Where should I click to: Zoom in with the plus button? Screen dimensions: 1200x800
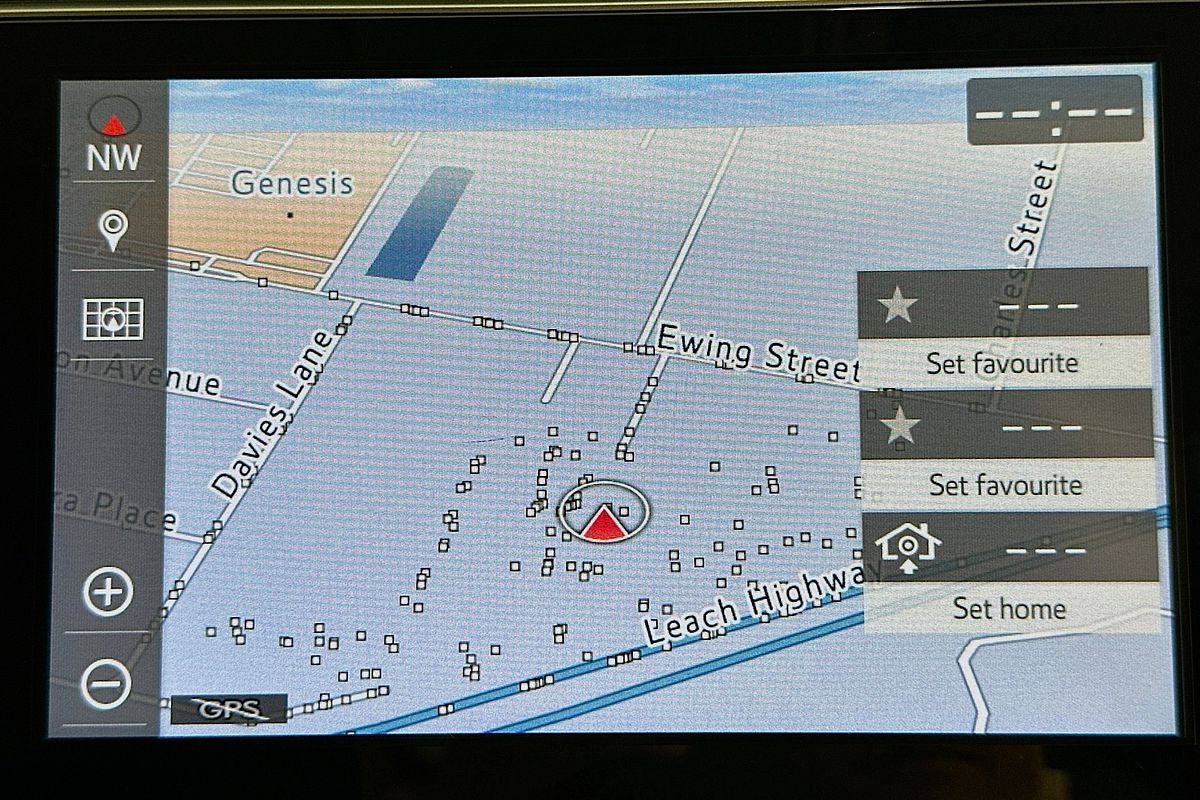point(107,592)
